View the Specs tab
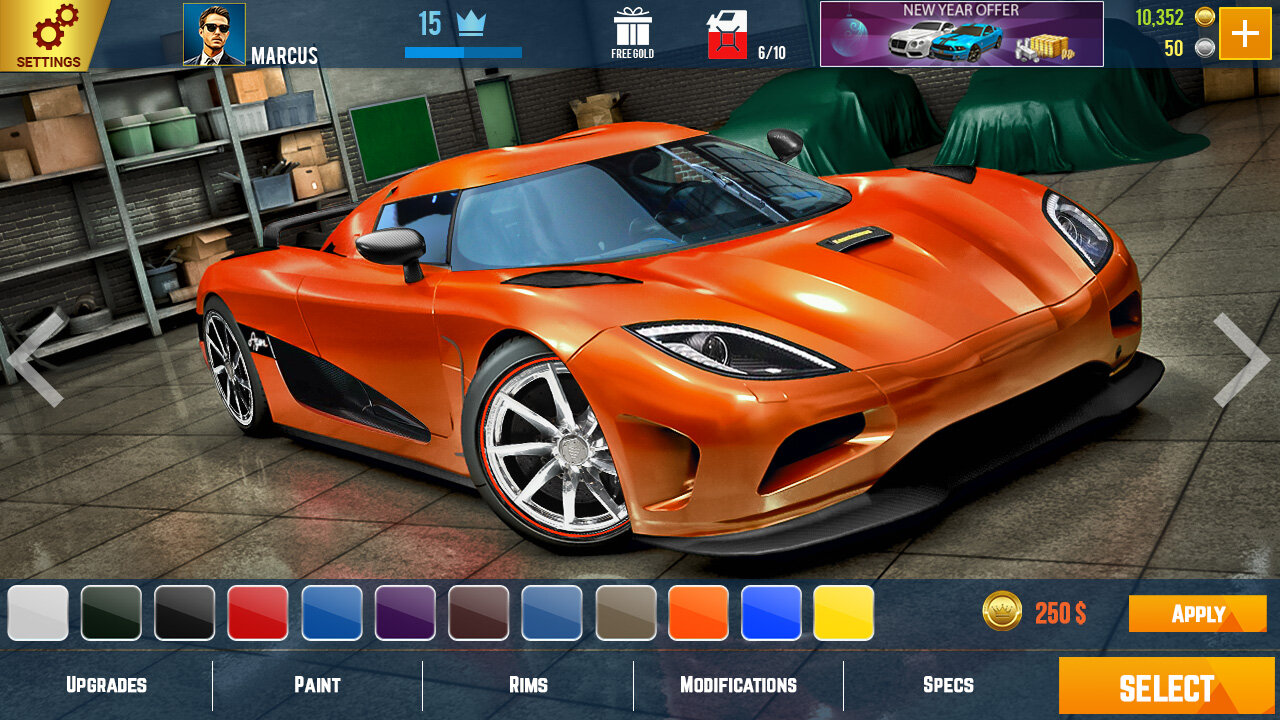The height and width of the screenshot is (720, 1280). point(948,685)
